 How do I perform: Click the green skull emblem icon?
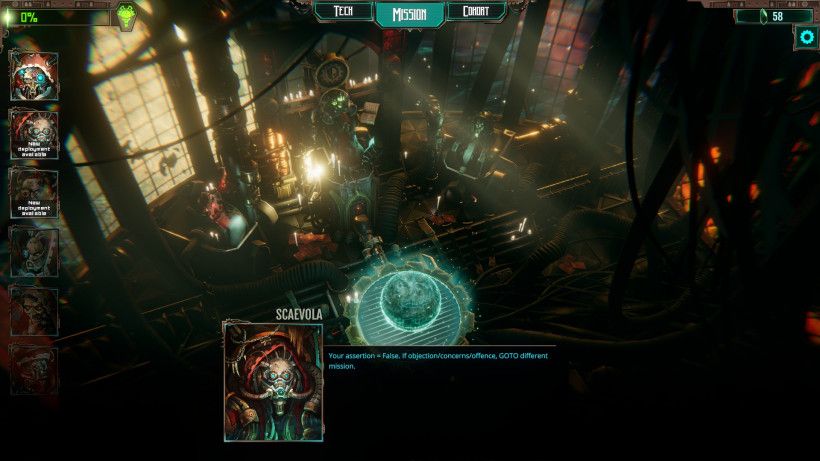pos(127,17)
